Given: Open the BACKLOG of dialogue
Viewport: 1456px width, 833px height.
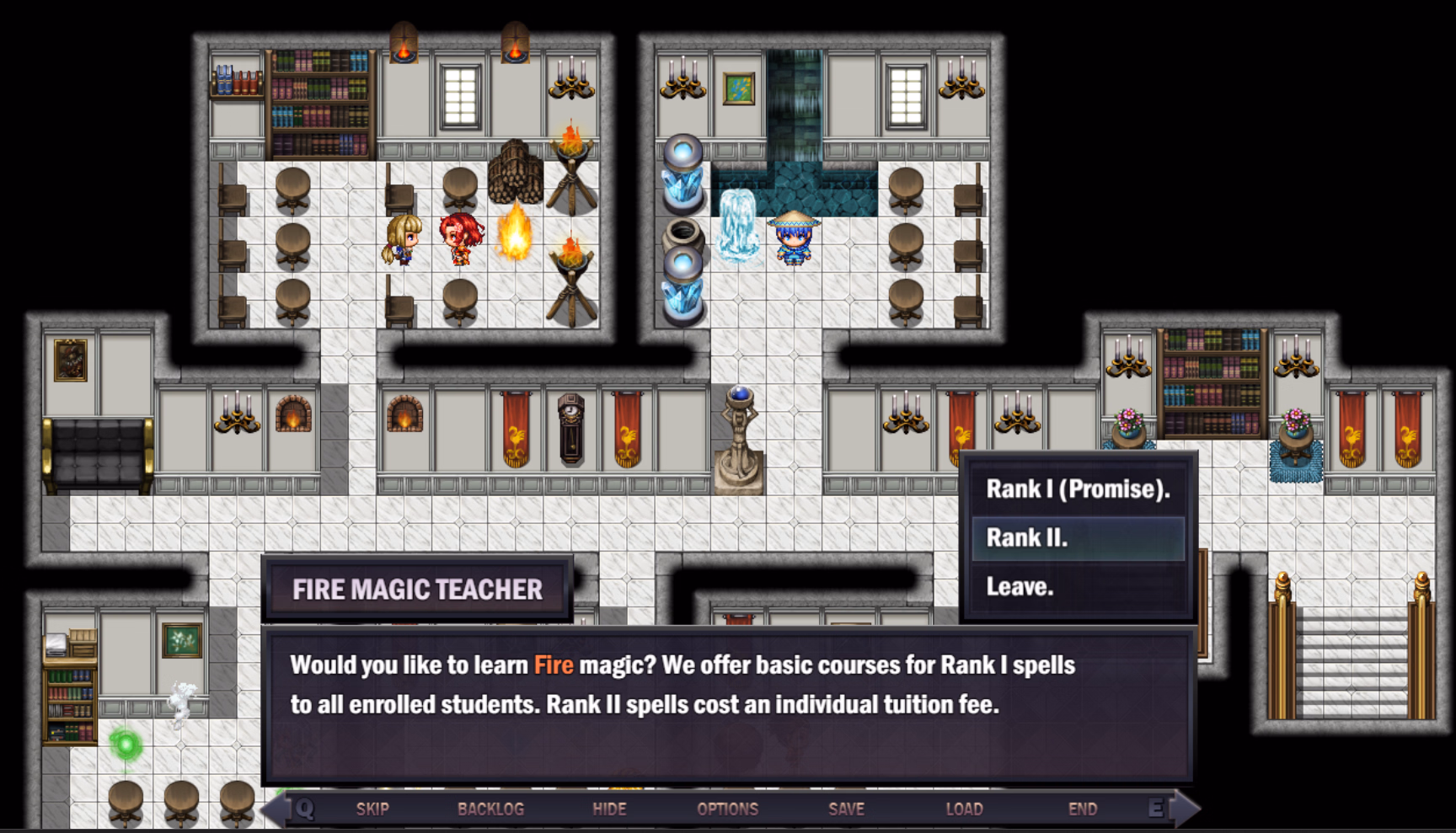Looking at the screenshot, I should pos(490,809).
